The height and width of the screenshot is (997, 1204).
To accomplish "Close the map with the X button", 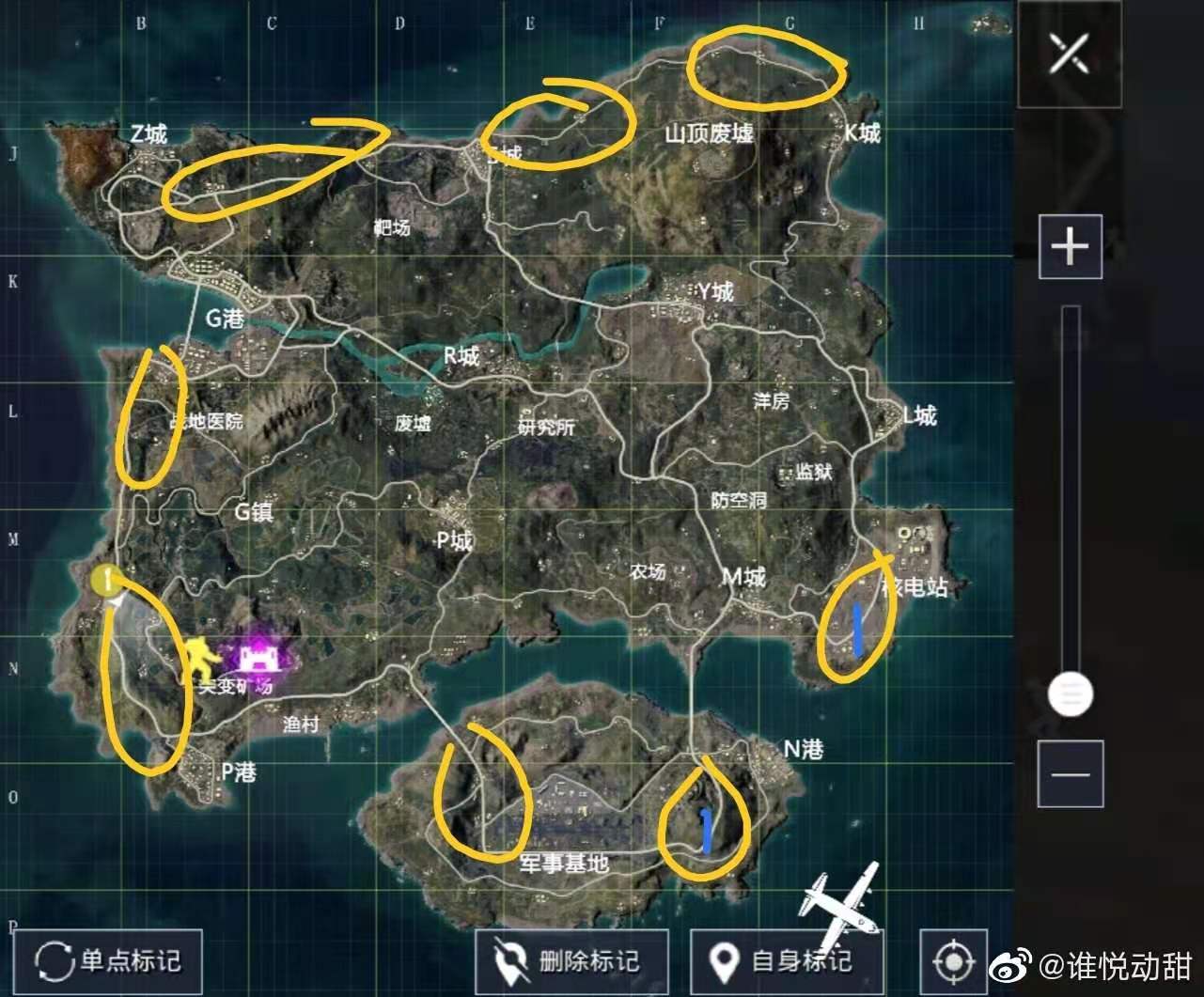I will 1069,53.
